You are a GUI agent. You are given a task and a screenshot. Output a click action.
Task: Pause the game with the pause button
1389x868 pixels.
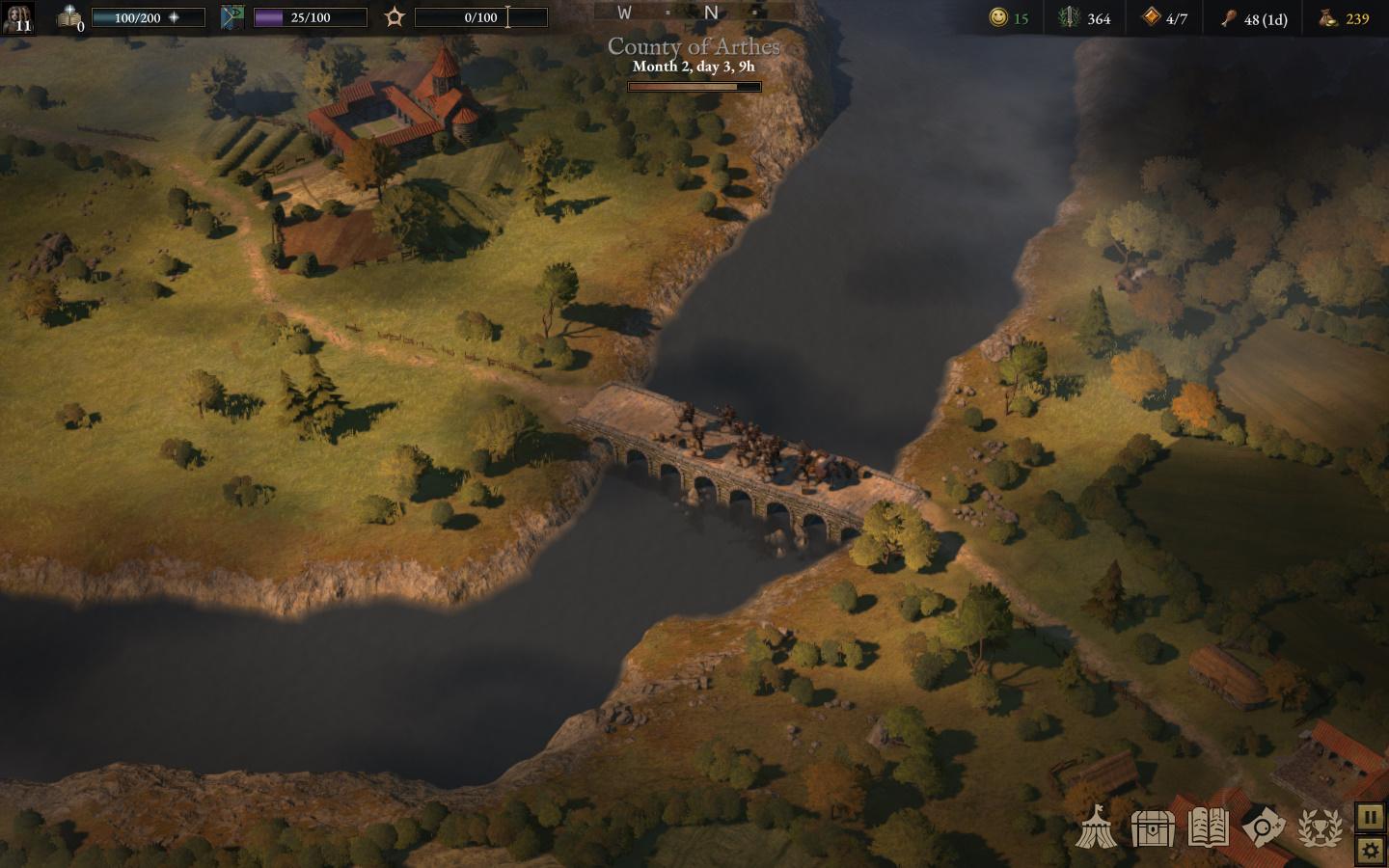[x=1370, y=817]
